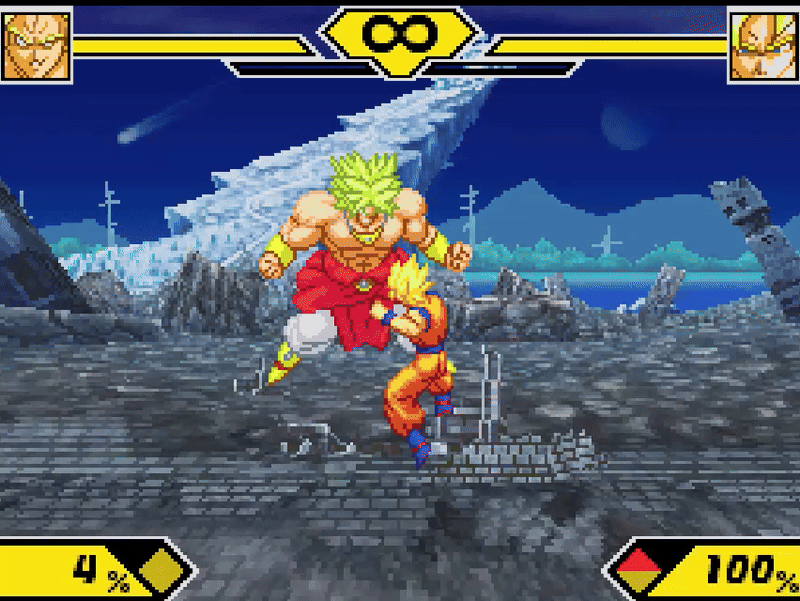Click Broly's white-eyed fighter portrait
Viewport: 800px width, 601px height.
pos(36,45)
